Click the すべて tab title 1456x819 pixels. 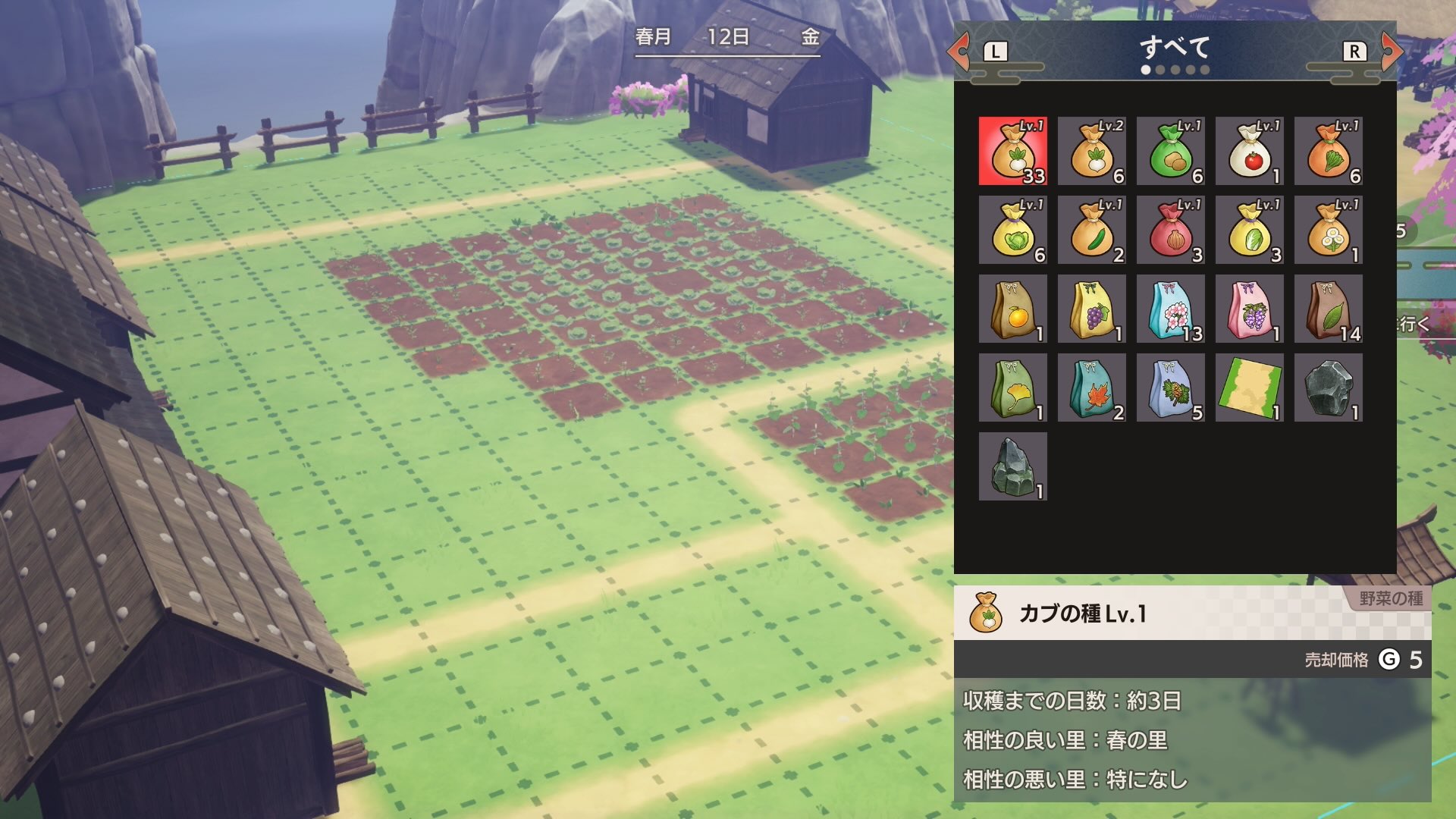tap(1175, 48)
